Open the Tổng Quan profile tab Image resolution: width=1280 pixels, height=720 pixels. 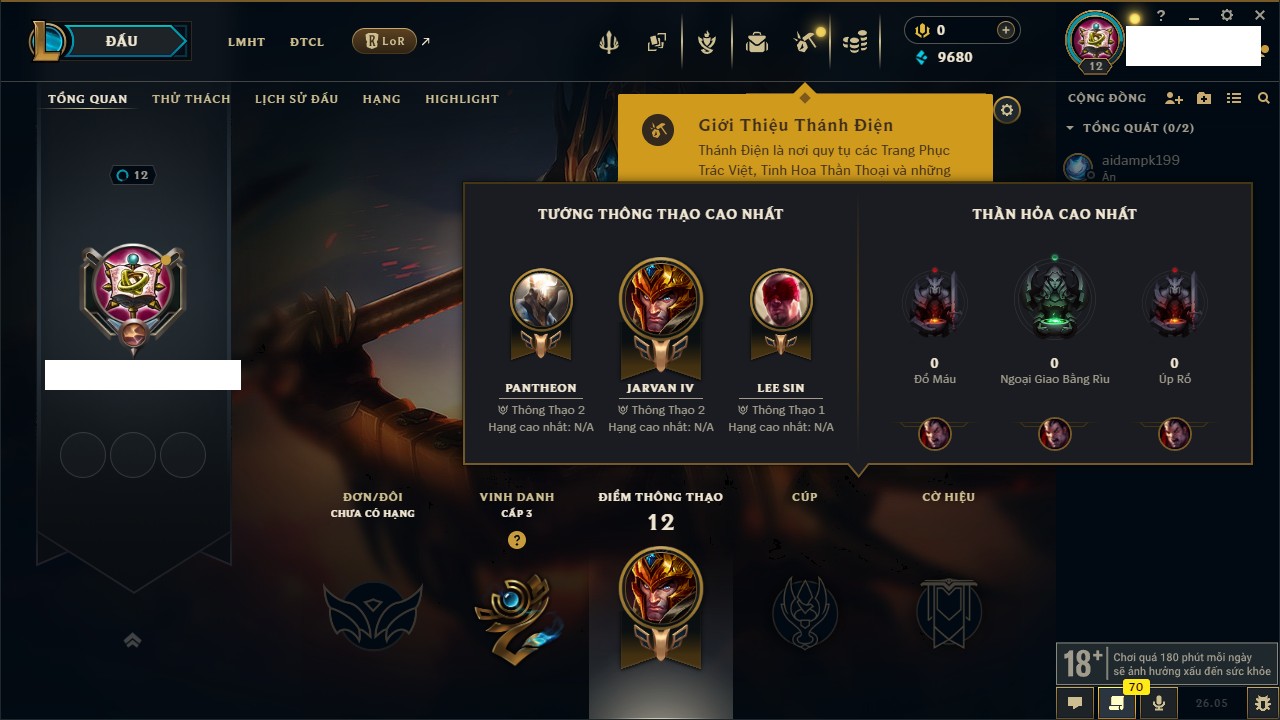pos(88,99)
